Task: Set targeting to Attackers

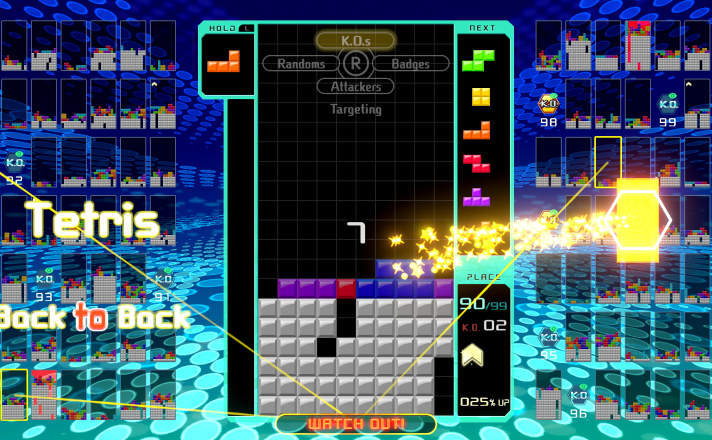Action: click(355, 87)
